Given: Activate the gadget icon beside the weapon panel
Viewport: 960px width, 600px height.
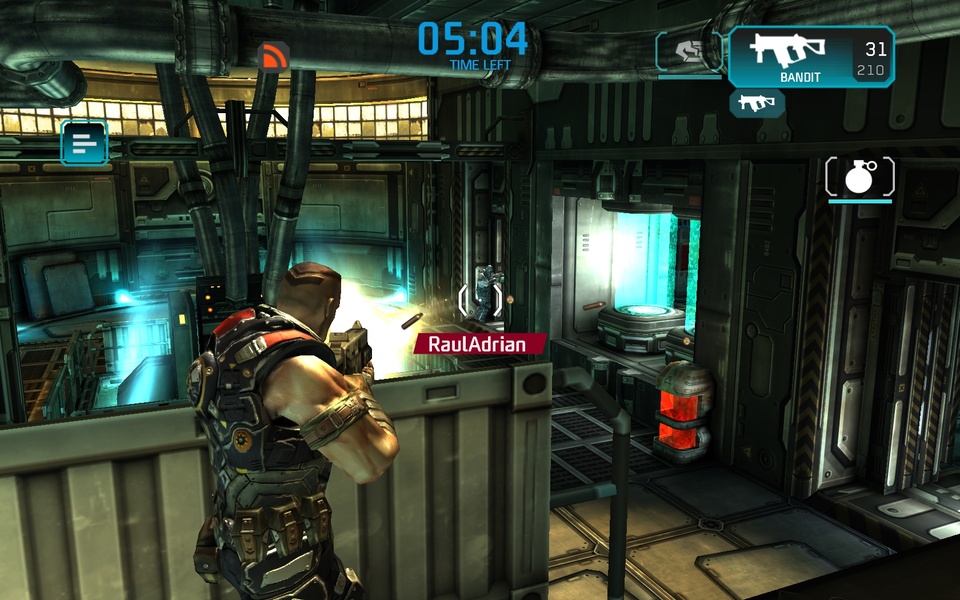Looking at the screenshot, I should pos(689,52).
